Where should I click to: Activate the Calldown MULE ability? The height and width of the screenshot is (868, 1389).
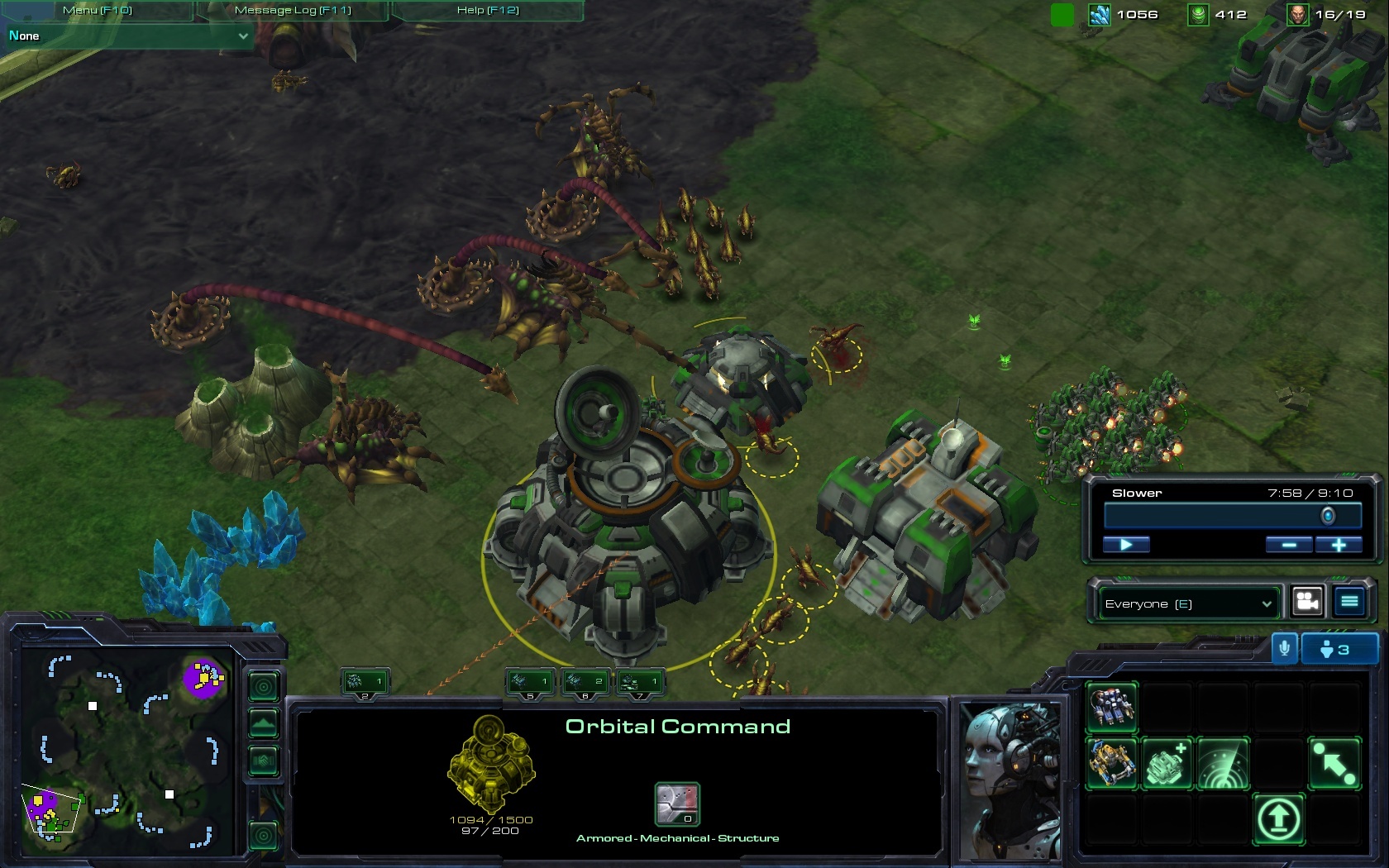(1112, 763)
